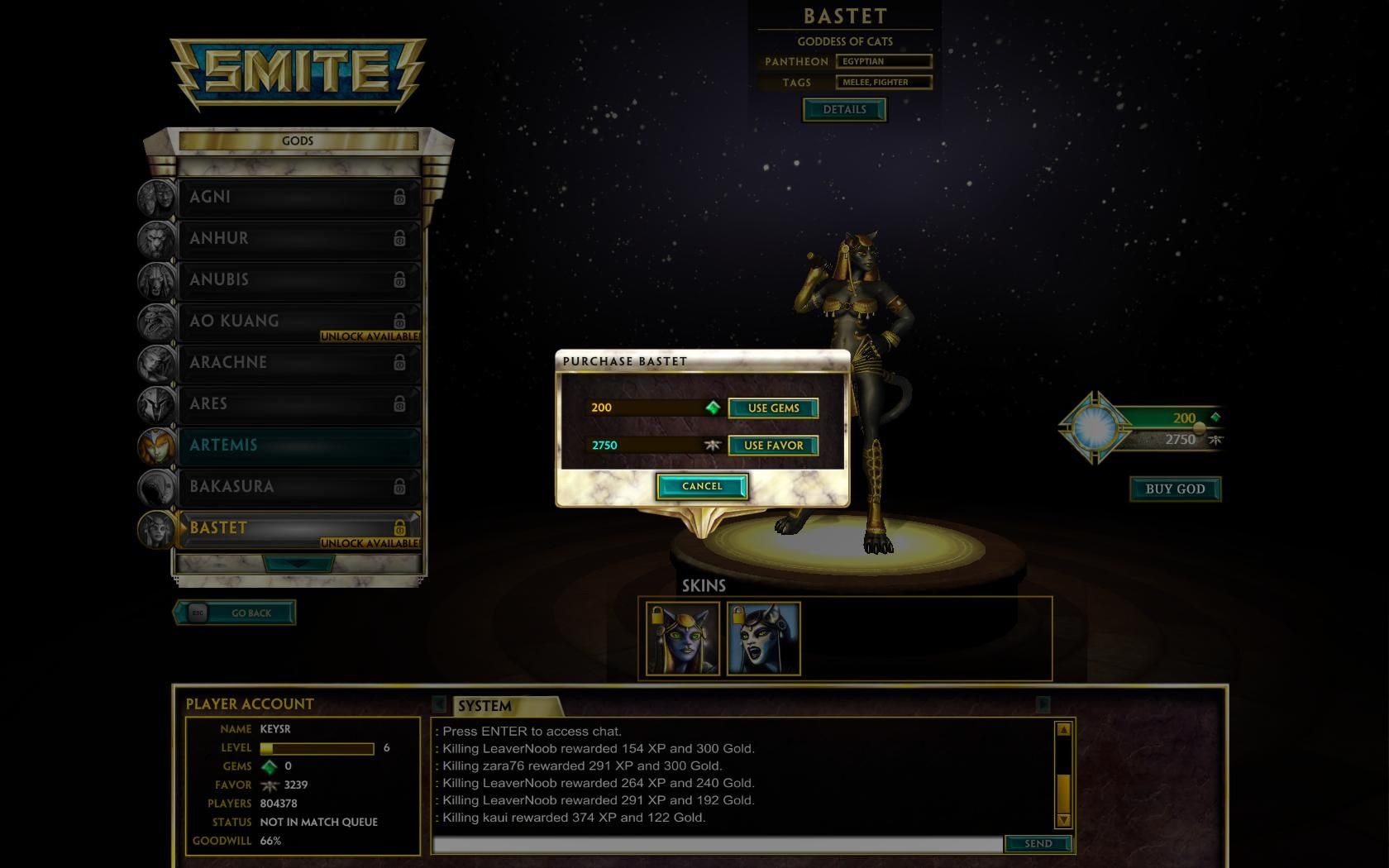
Task: Open Bastet's Details panel
Action: point(844,109)
